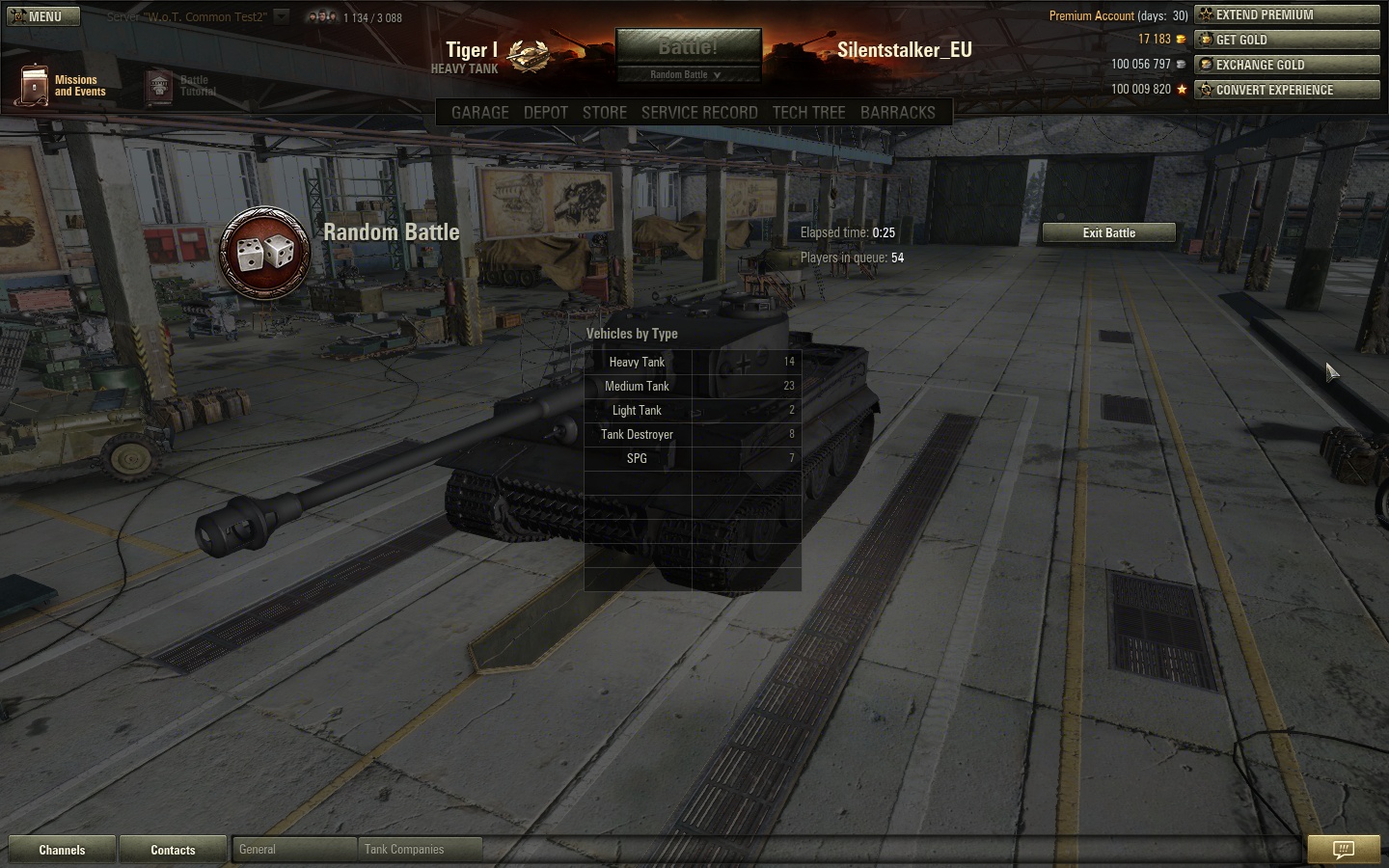Select Exchange Gold button
The height and width of the screenshot is (868, 1389).
pyautogui.click(x=1287, y=65)
